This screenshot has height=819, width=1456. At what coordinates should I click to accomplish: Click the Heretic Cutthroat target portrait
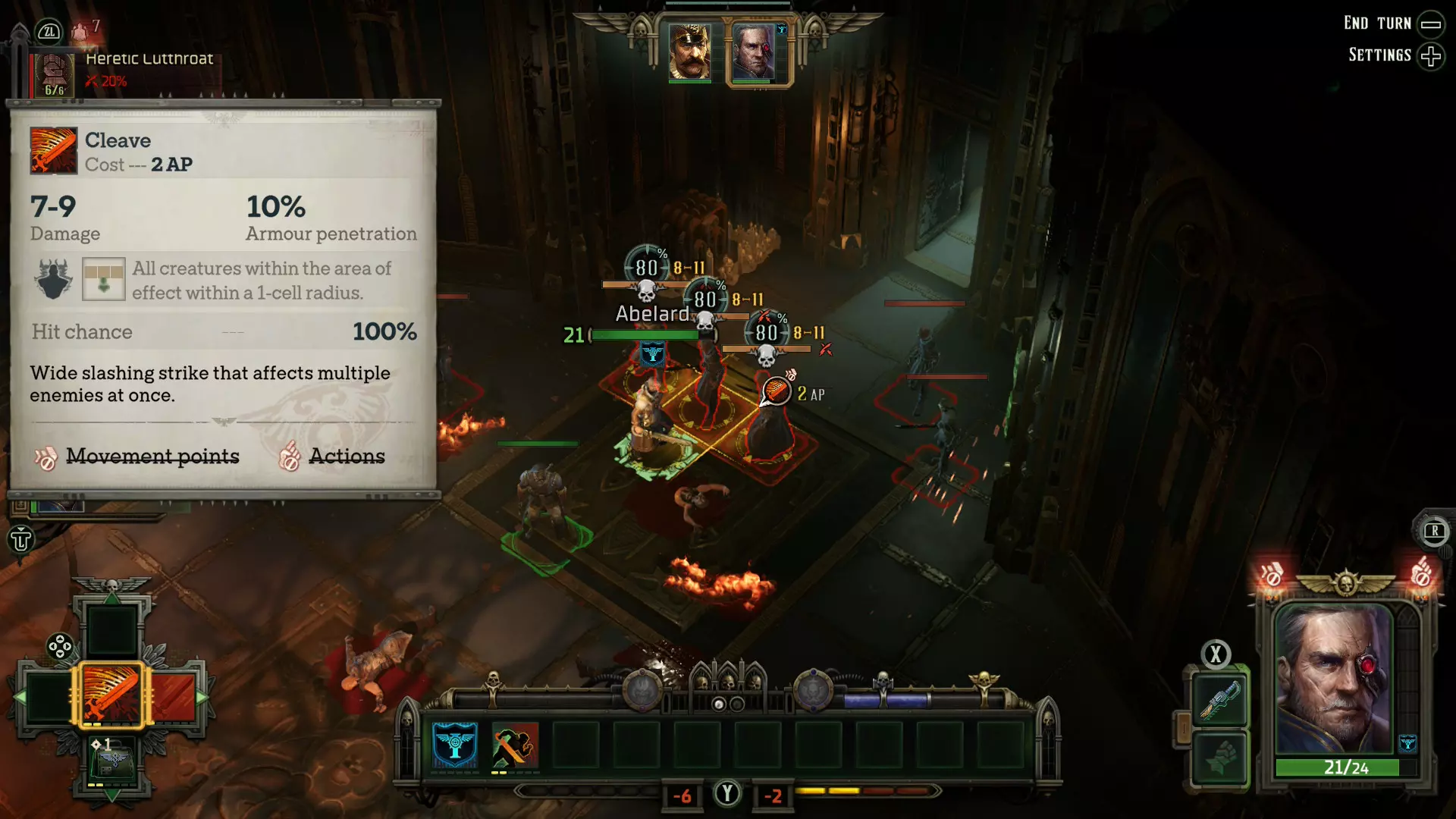[55, 74]
